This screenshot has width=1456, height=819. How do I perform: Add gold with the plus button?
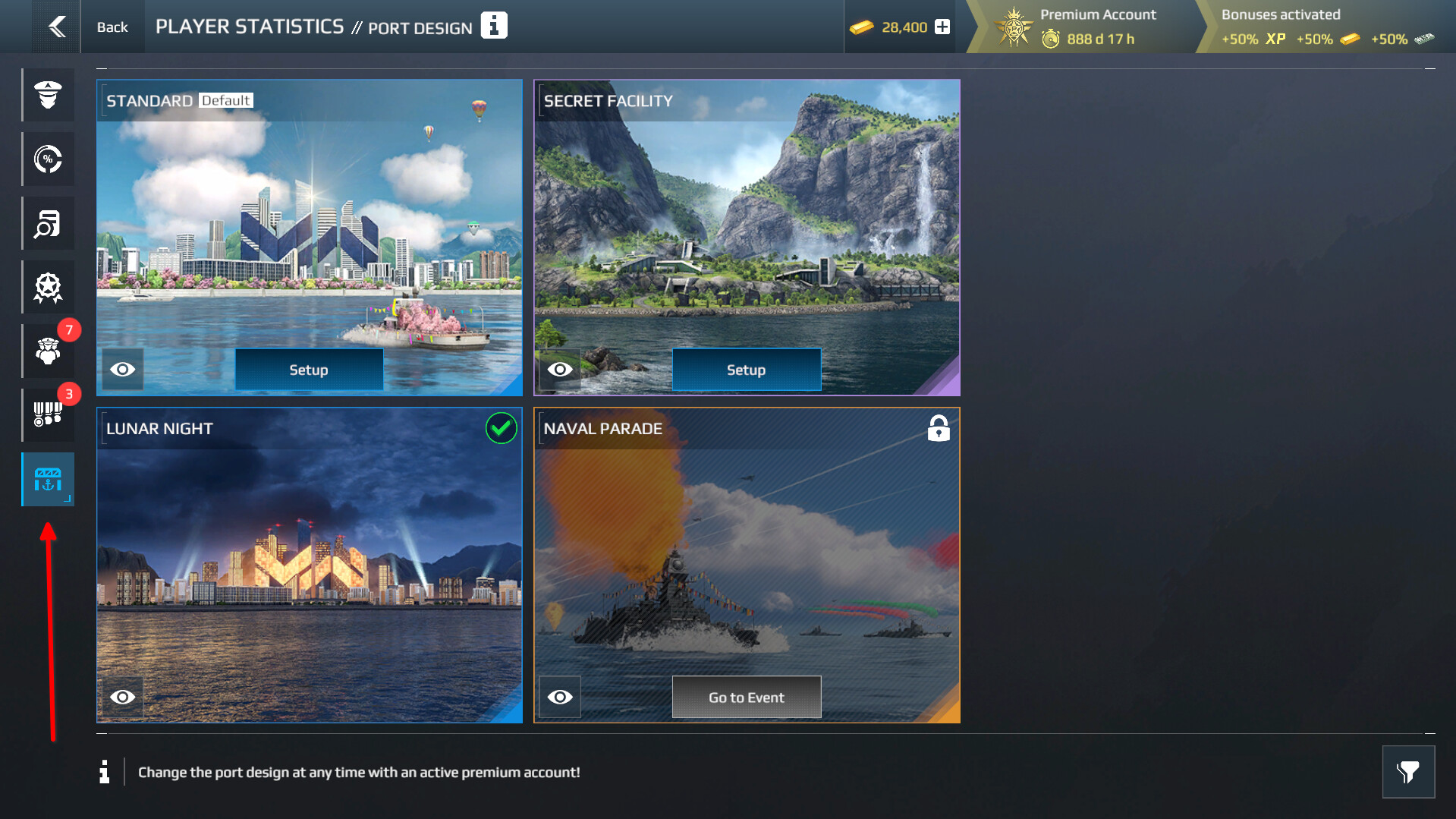[942, 27]
